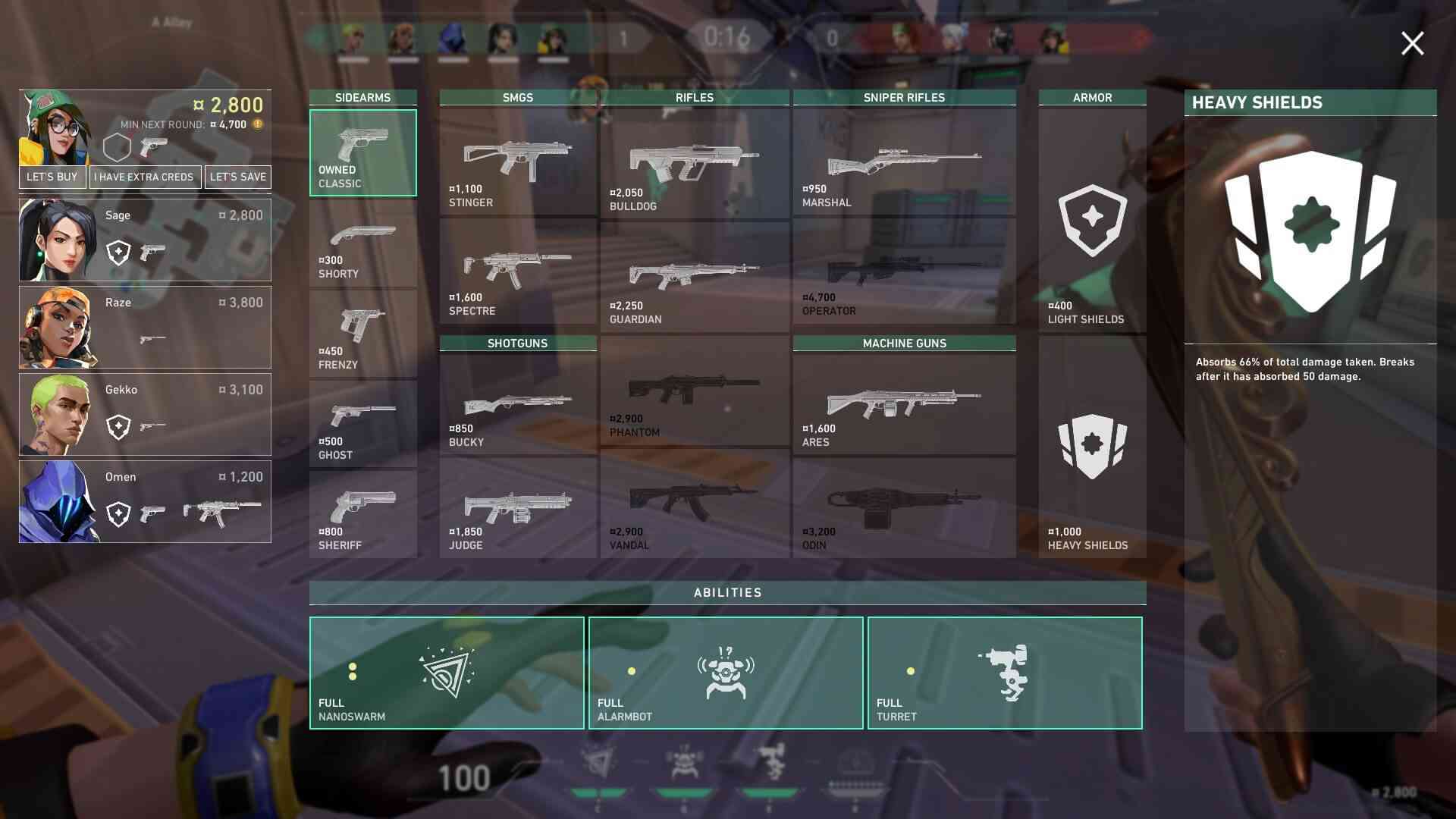
Task: Buy the Shorty sidearm
Action: [362, 244]
